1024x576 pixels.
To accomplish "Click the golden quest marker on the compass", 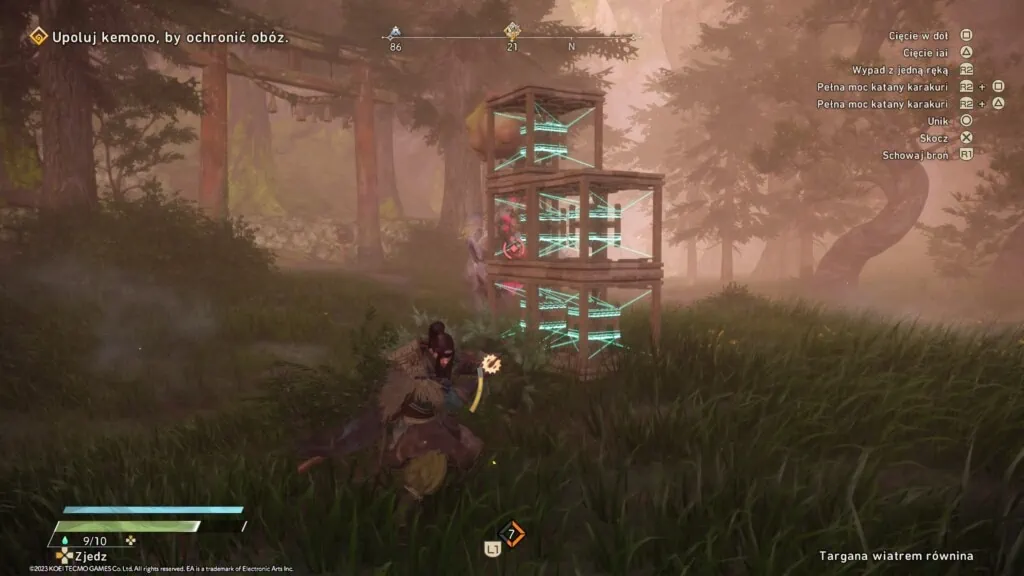I will 512,31.
